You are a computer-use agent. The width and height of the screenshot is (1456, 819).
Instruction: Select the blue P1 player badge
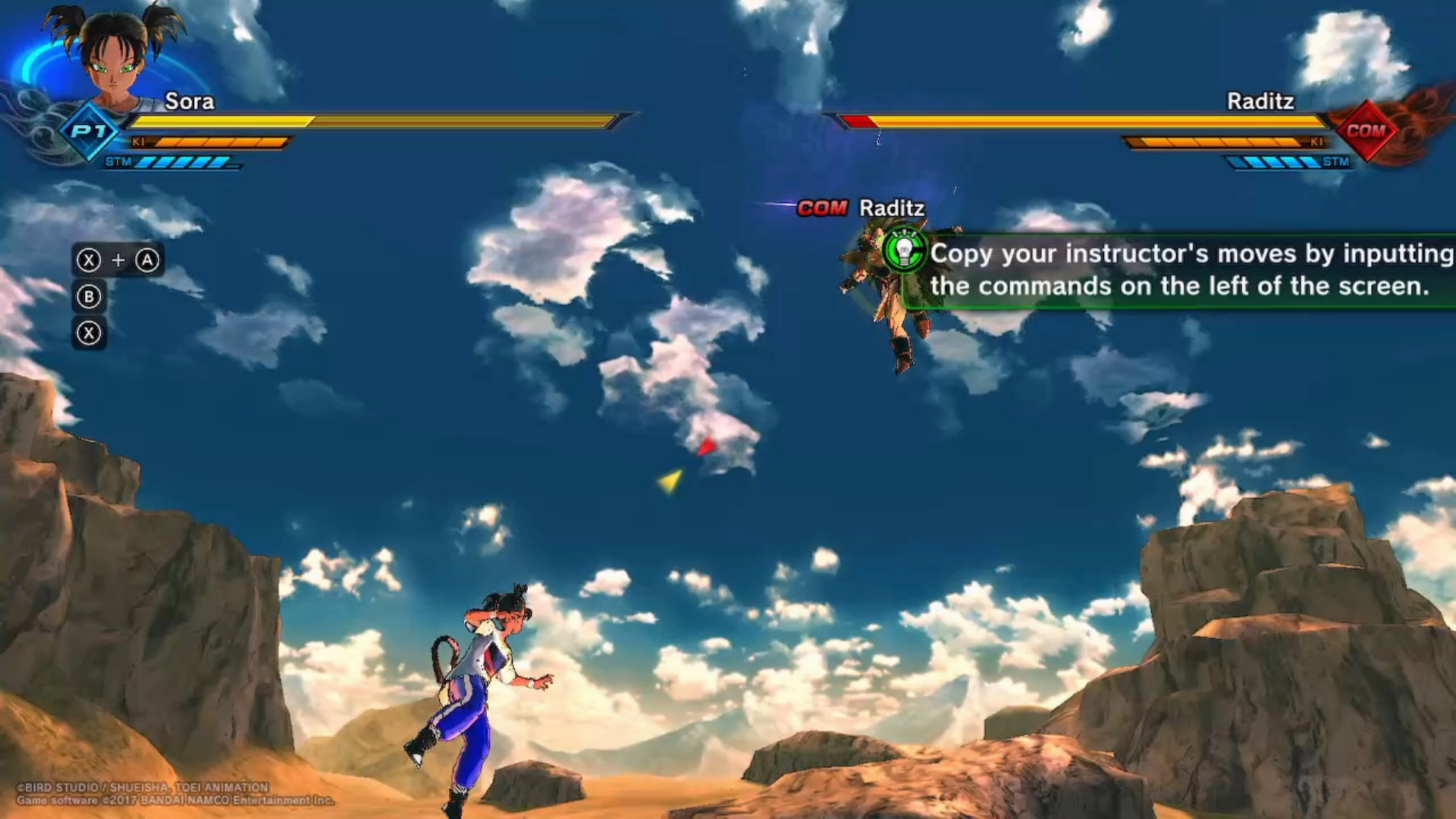click(x=90, y=131)
